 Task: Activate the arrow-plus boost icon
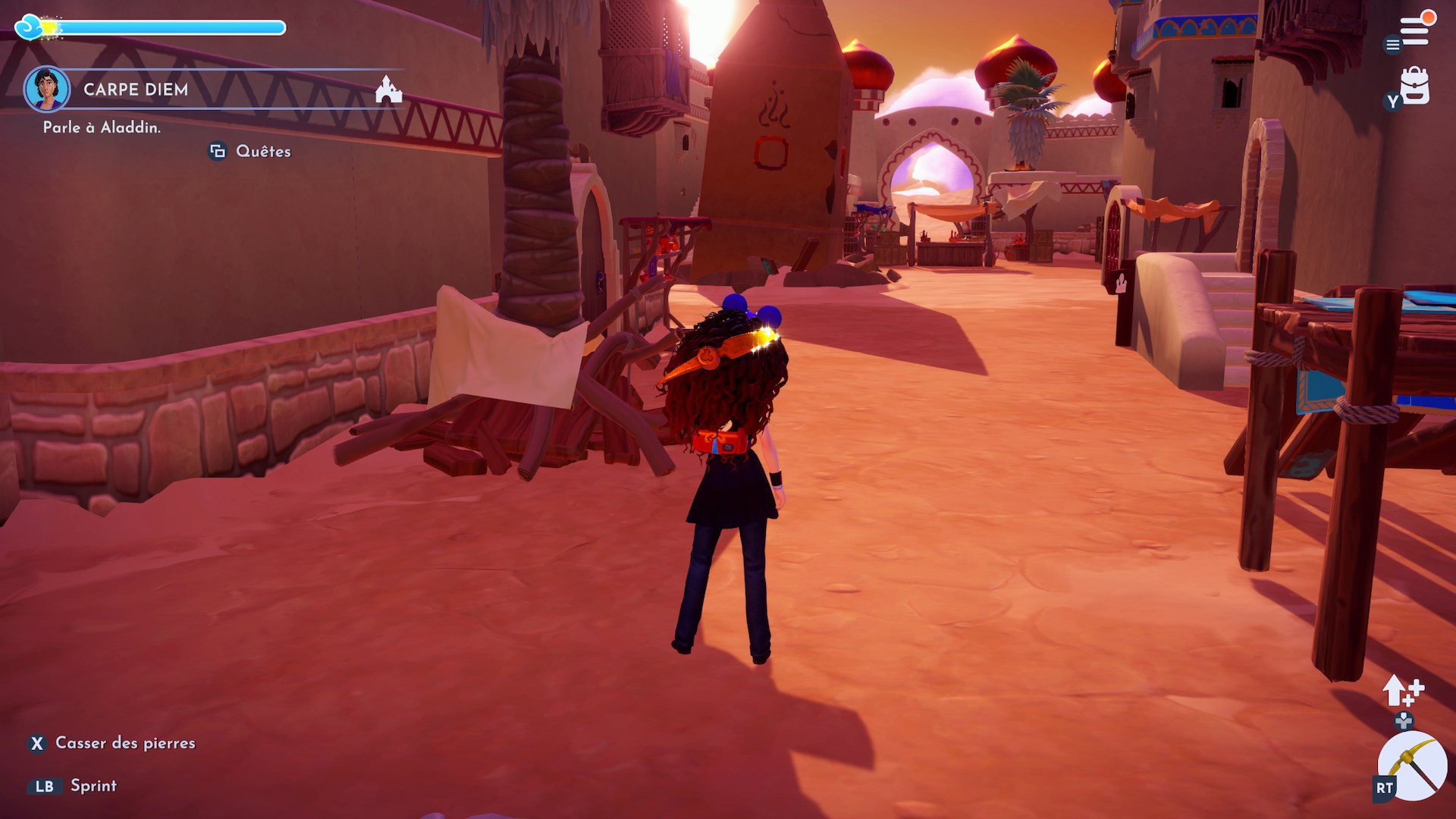tap(1402, 690)
